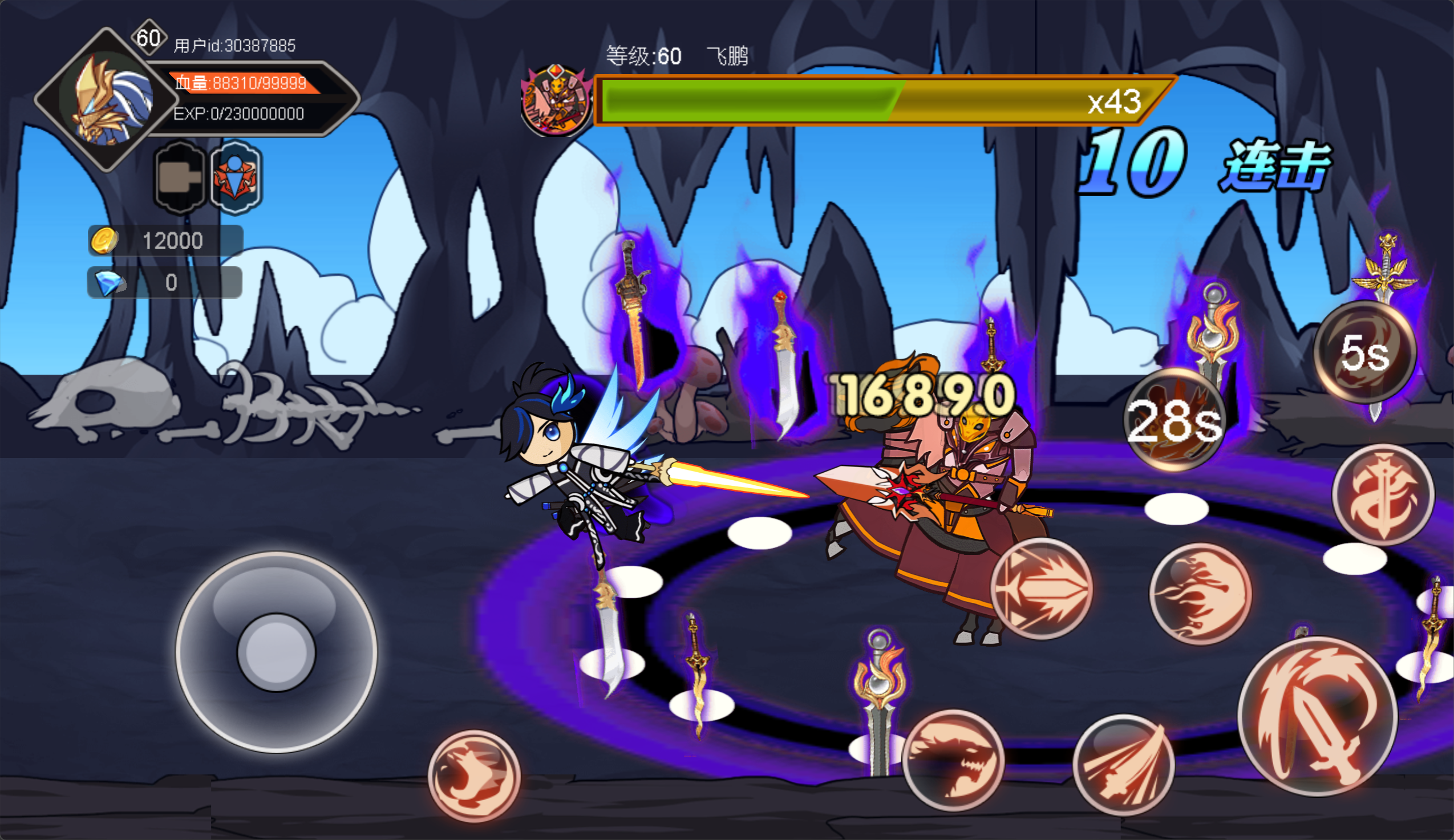Activate the dragon head skill
The width and height of the screenshot is (1454, 840).
point(953,760)
